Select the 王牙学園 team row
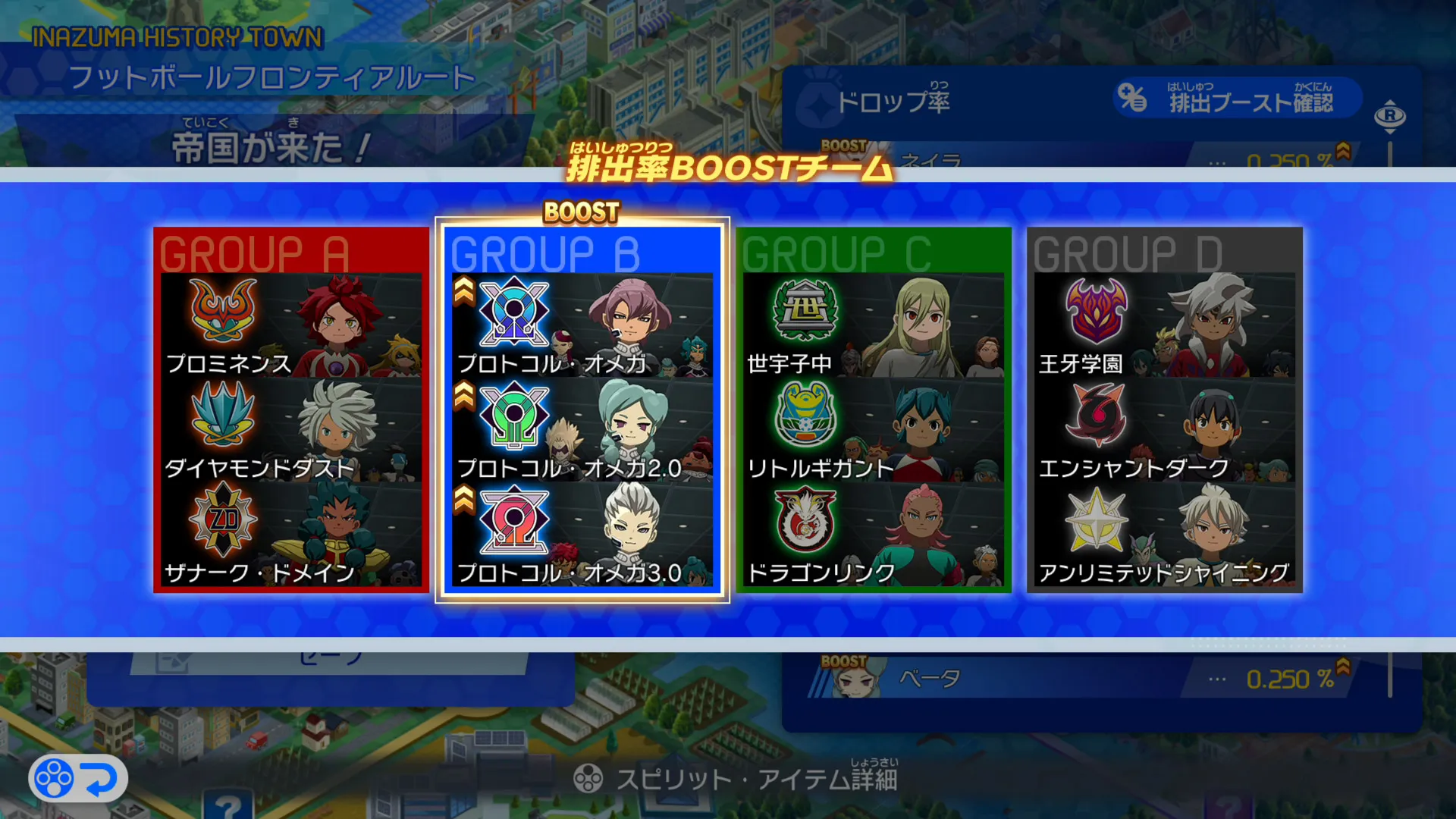The image size is (1456, 819). (x=1165, y=325)
